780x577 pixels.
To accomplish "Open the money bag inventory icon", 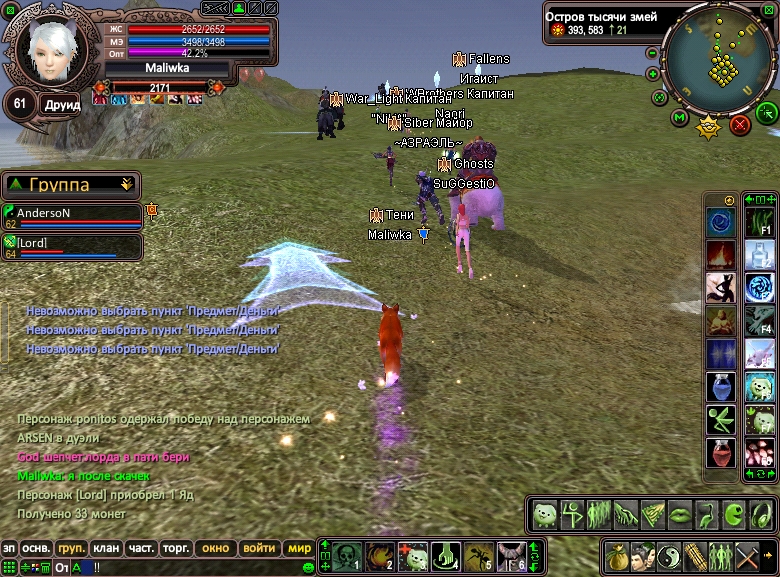I will coord(617,555).
